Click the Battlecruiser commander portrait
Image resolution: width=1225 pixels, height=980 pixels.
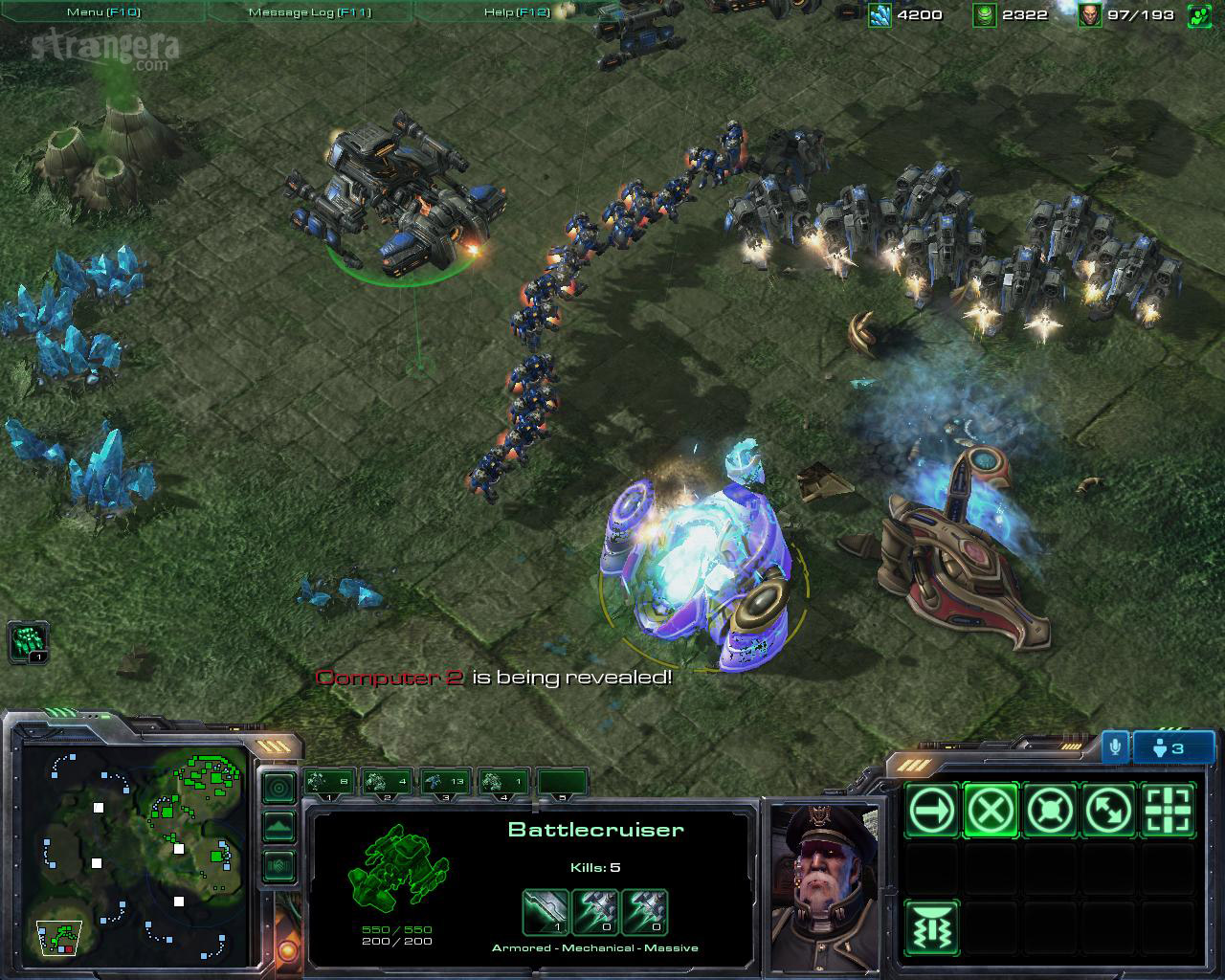pyautogui.click(x=824, y=886)
